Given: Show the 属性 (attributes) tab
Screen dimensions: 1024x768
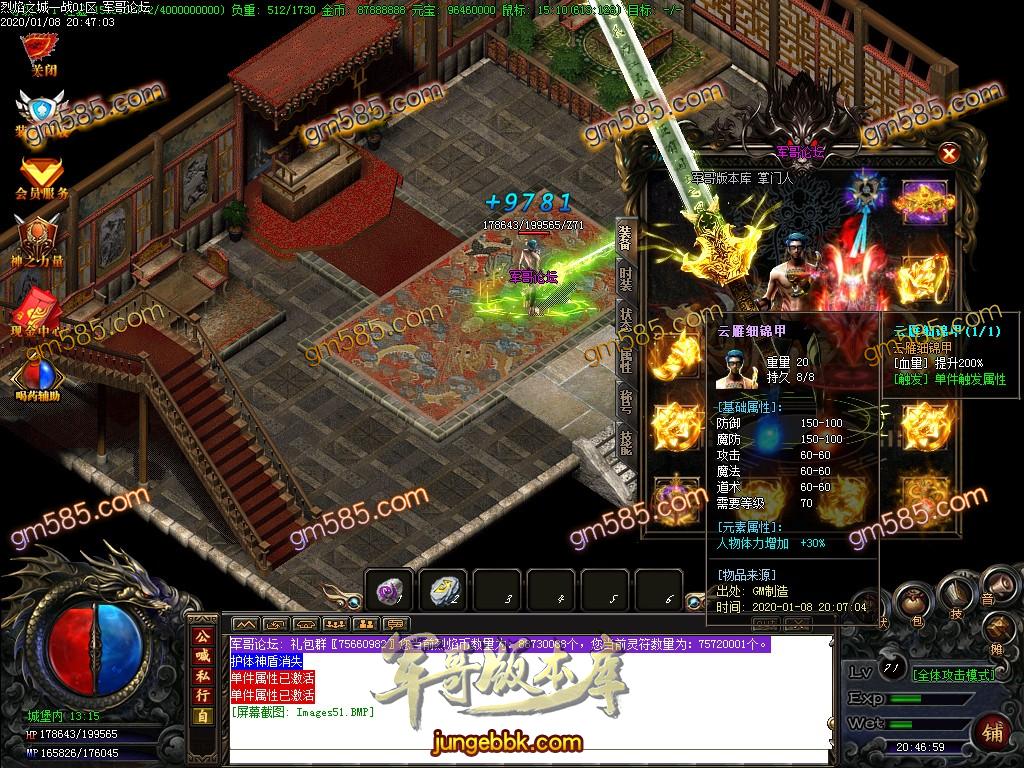Looking at the screenshot, I should [x=625, y=359].
